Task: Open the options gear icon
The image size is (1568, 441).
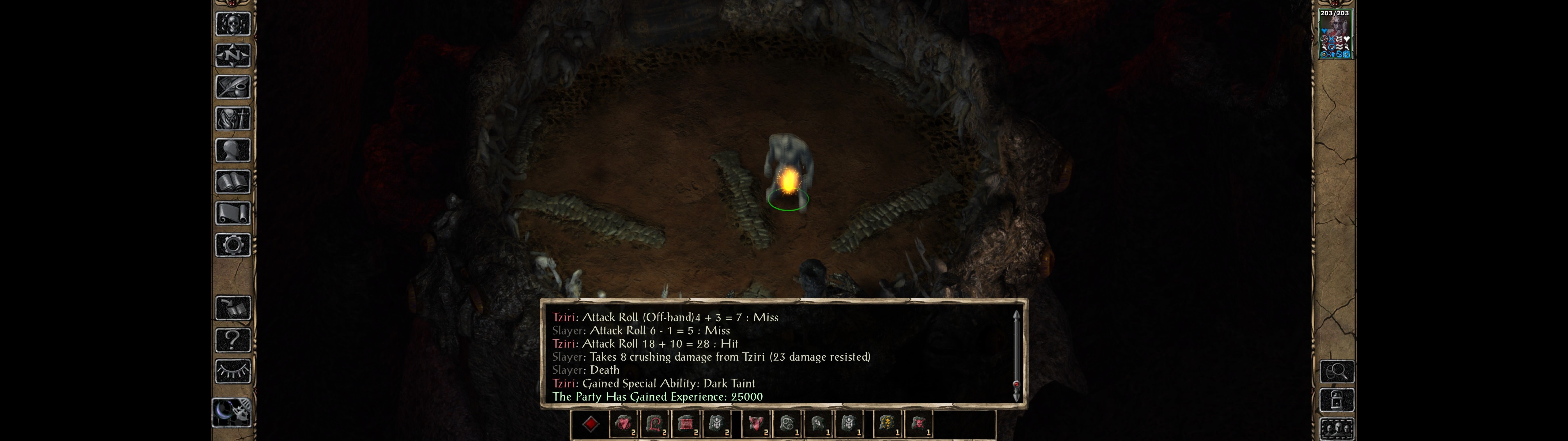Action: click(x=232, y=245)
